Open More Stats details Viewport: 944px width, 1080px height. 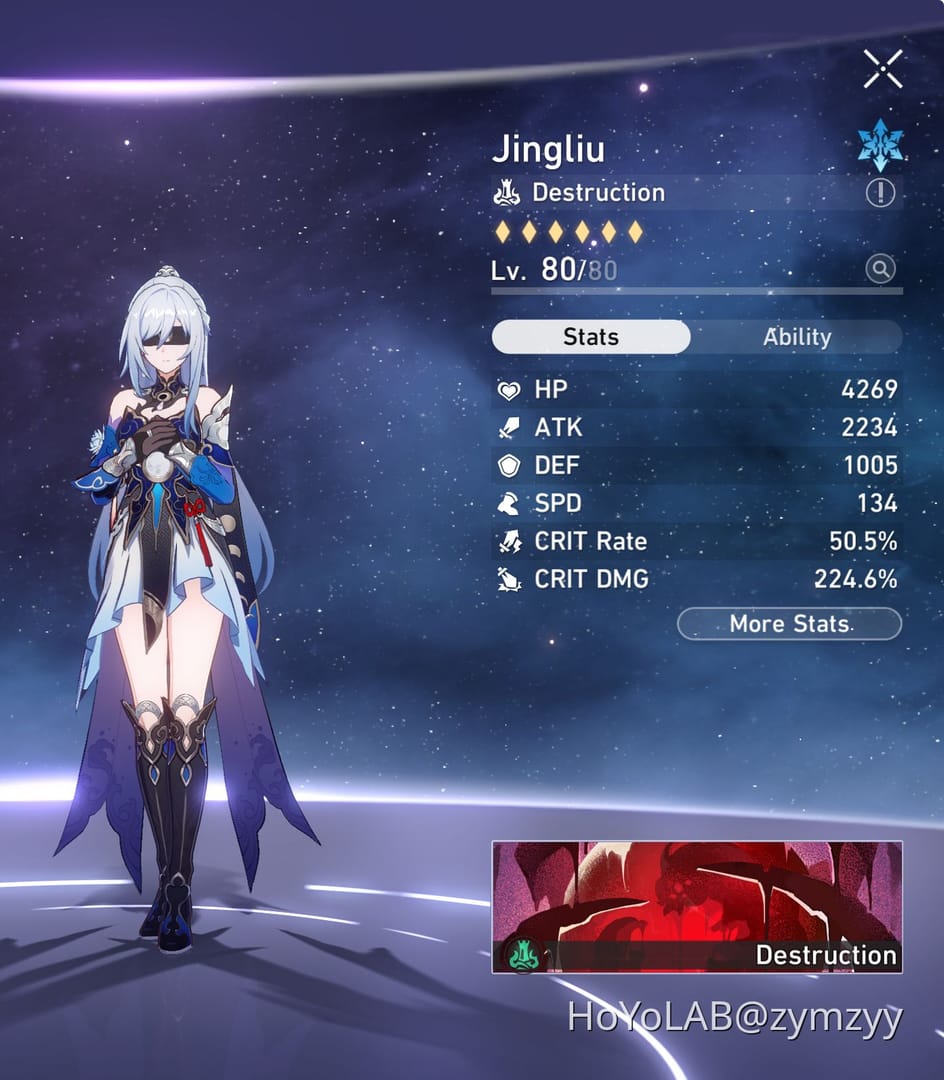click(x=789, y=624)
